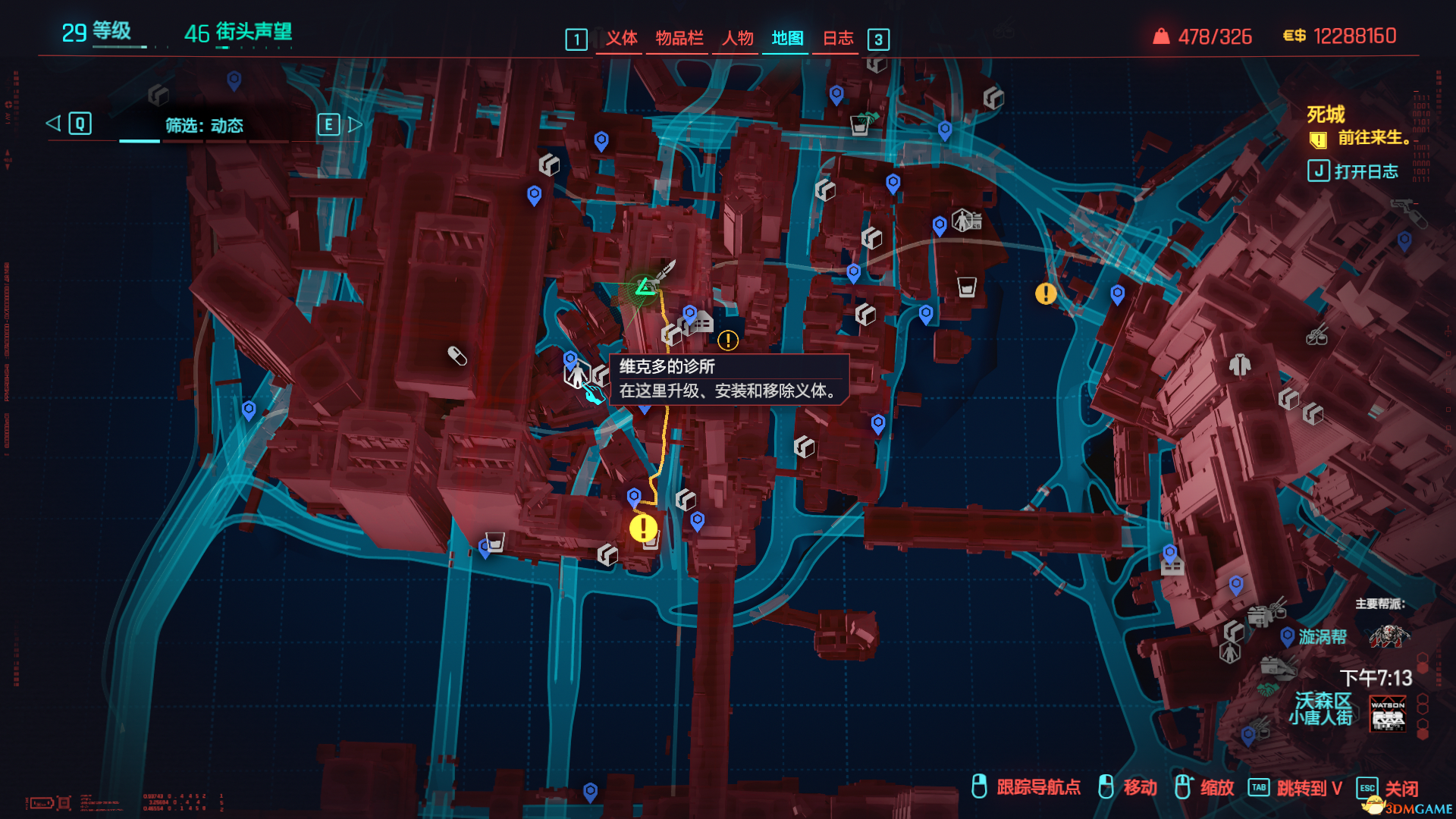Select the pill-shaped pharmacy map marker
Viewport: 1456px width, 819px height.
coord(457,355)
